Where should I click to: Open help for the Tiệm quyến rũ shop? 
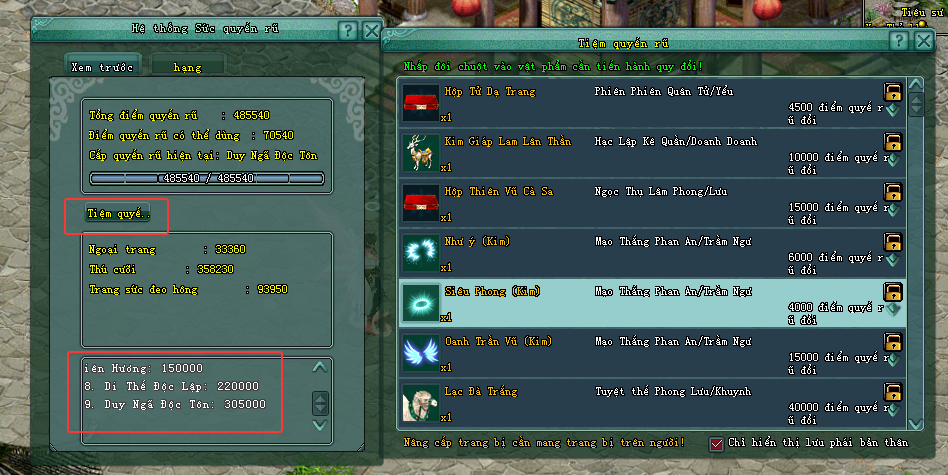(899, 41)
